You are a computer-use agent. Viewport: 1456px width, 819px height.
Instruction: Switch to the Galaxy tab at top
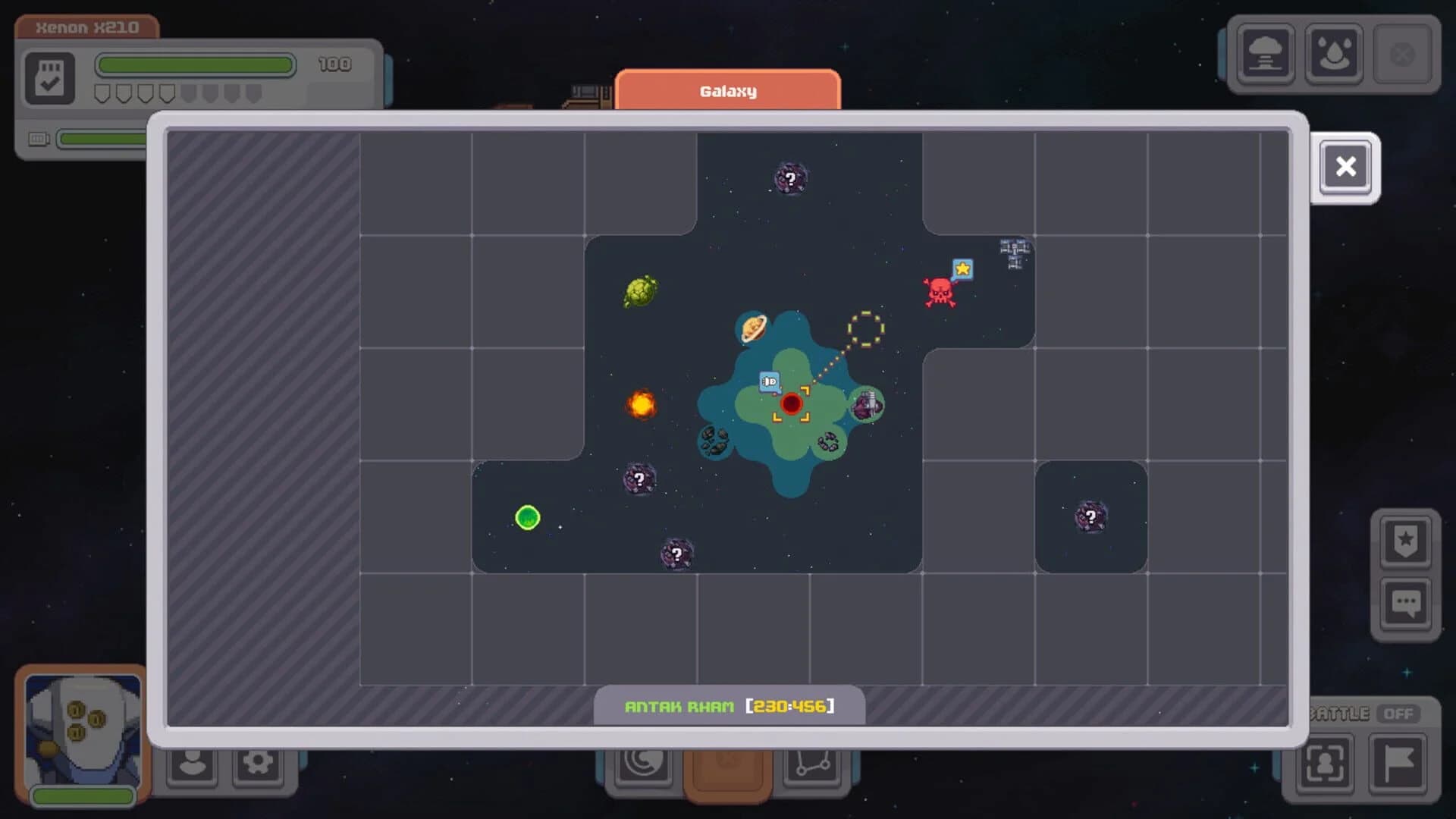pyautogui.click(x=727, y=91)
